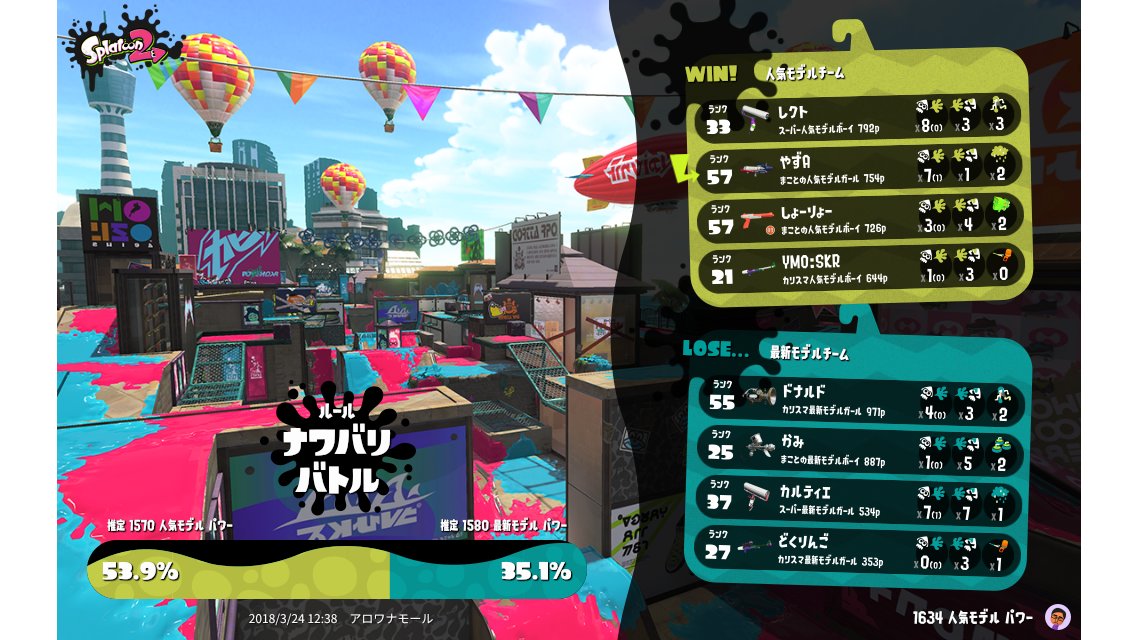Select player row レクト on winning team
1138x640 pixels.
click(858, 116)
